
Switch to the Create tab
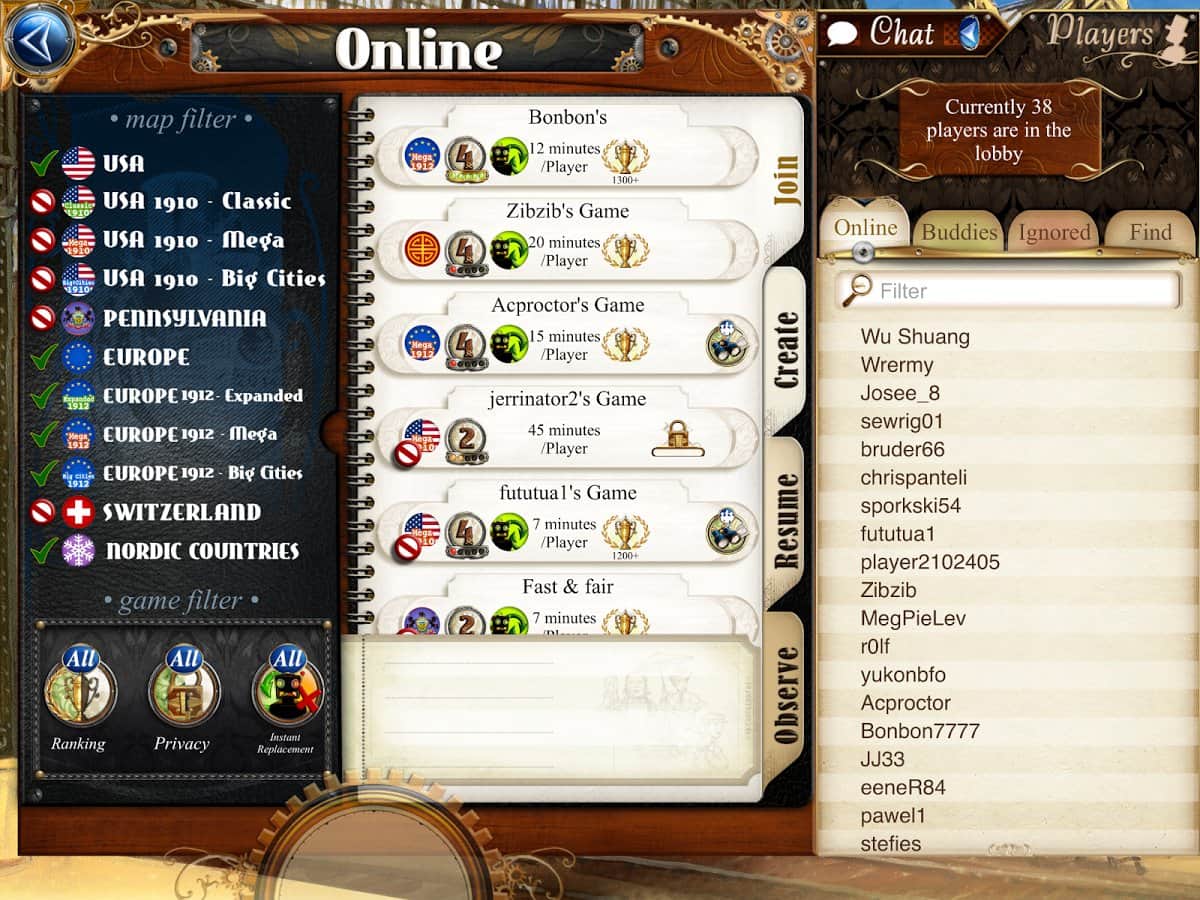(786, 350)
